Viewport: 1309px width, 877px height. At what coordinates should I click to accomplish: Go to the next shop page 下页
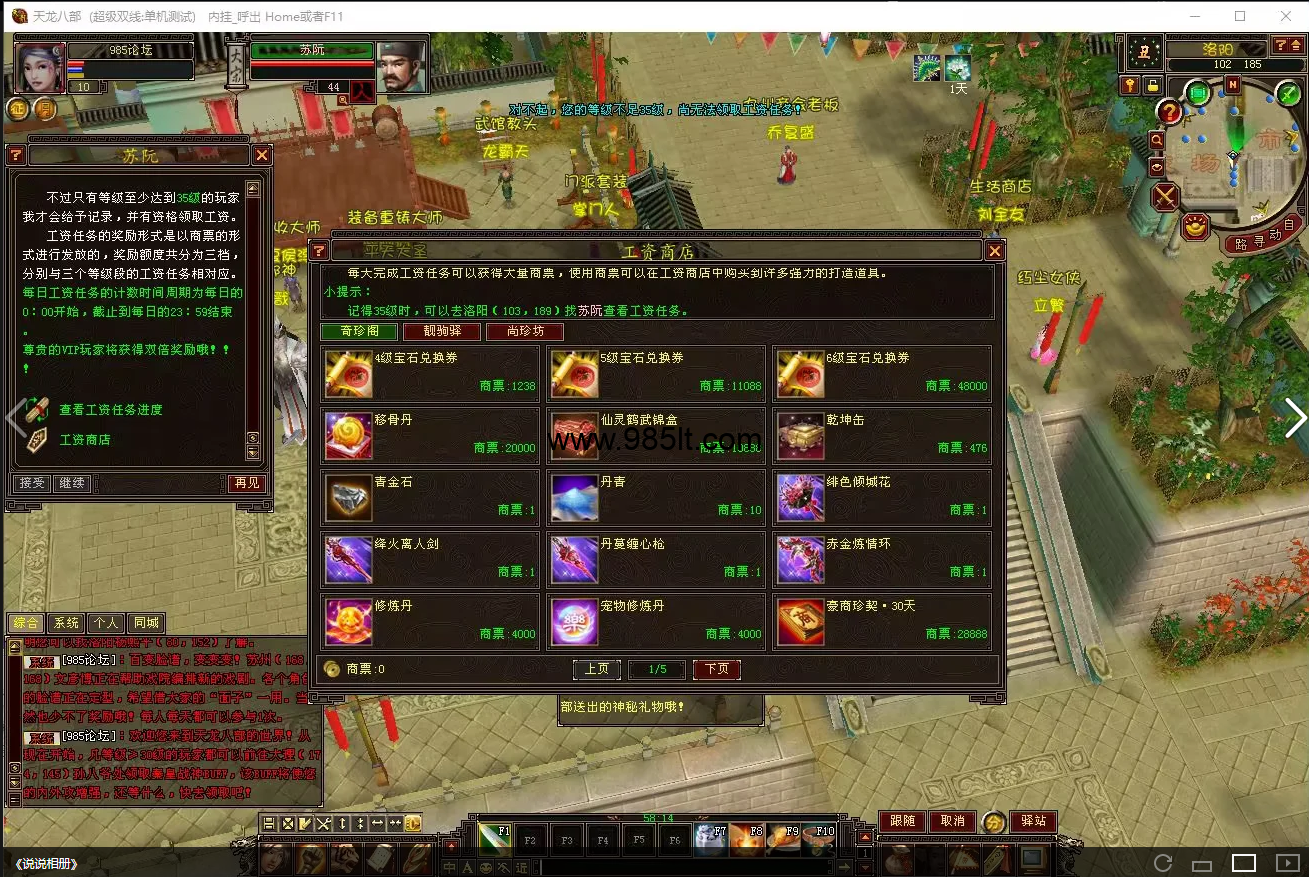716,669
